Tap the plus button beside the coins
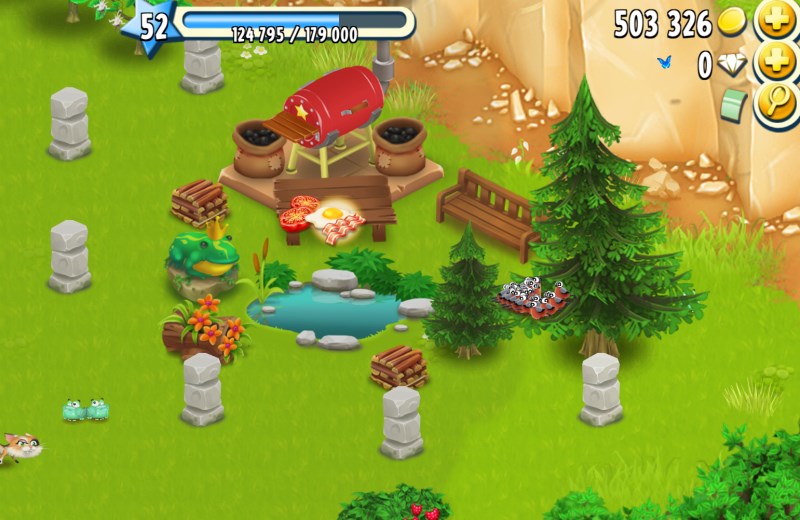The height and width of the screenshot is (520, 800). 776,21
